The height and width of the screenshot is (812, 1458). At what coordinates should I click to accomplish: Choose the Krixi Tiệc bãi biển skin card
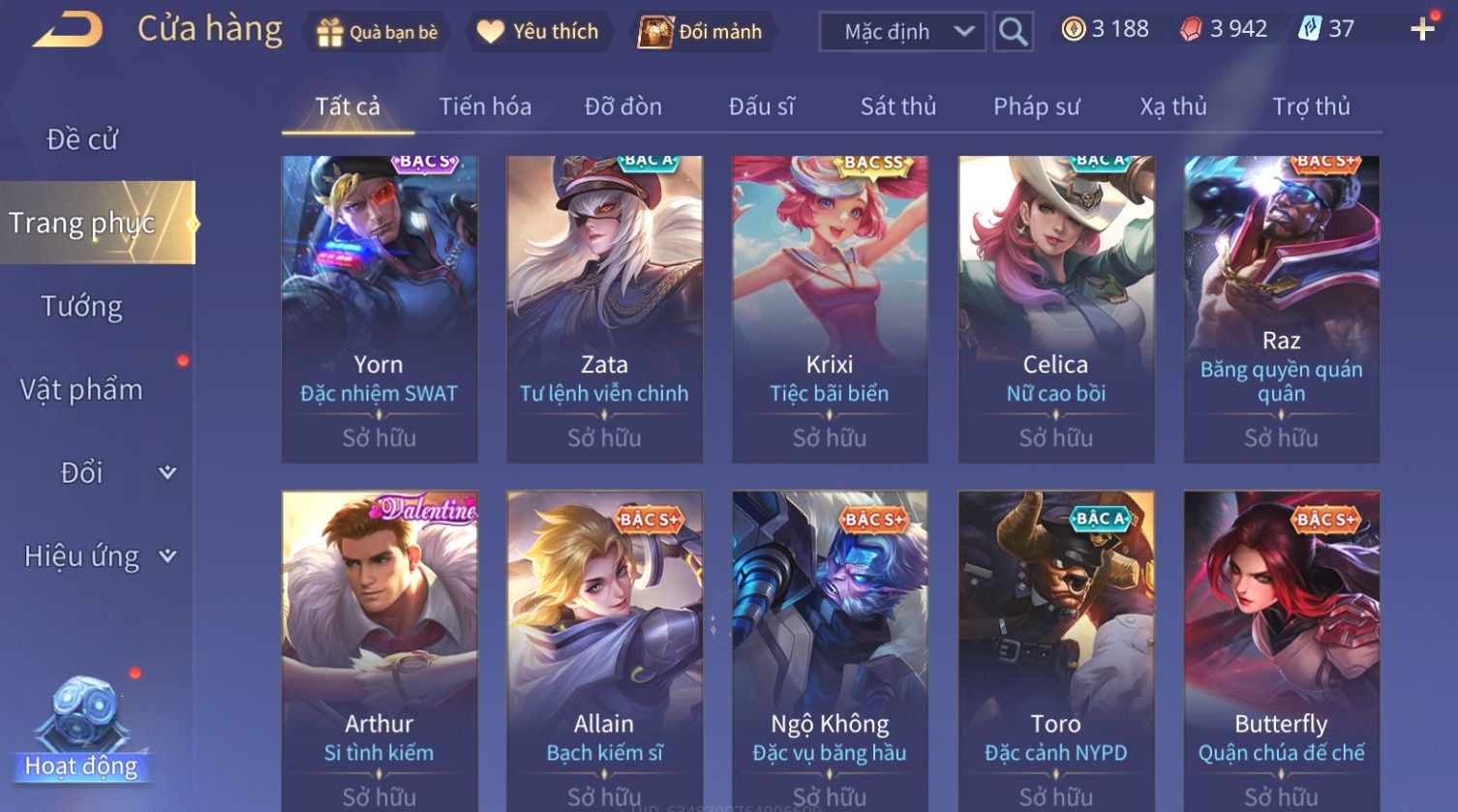(x=830, y=308)
